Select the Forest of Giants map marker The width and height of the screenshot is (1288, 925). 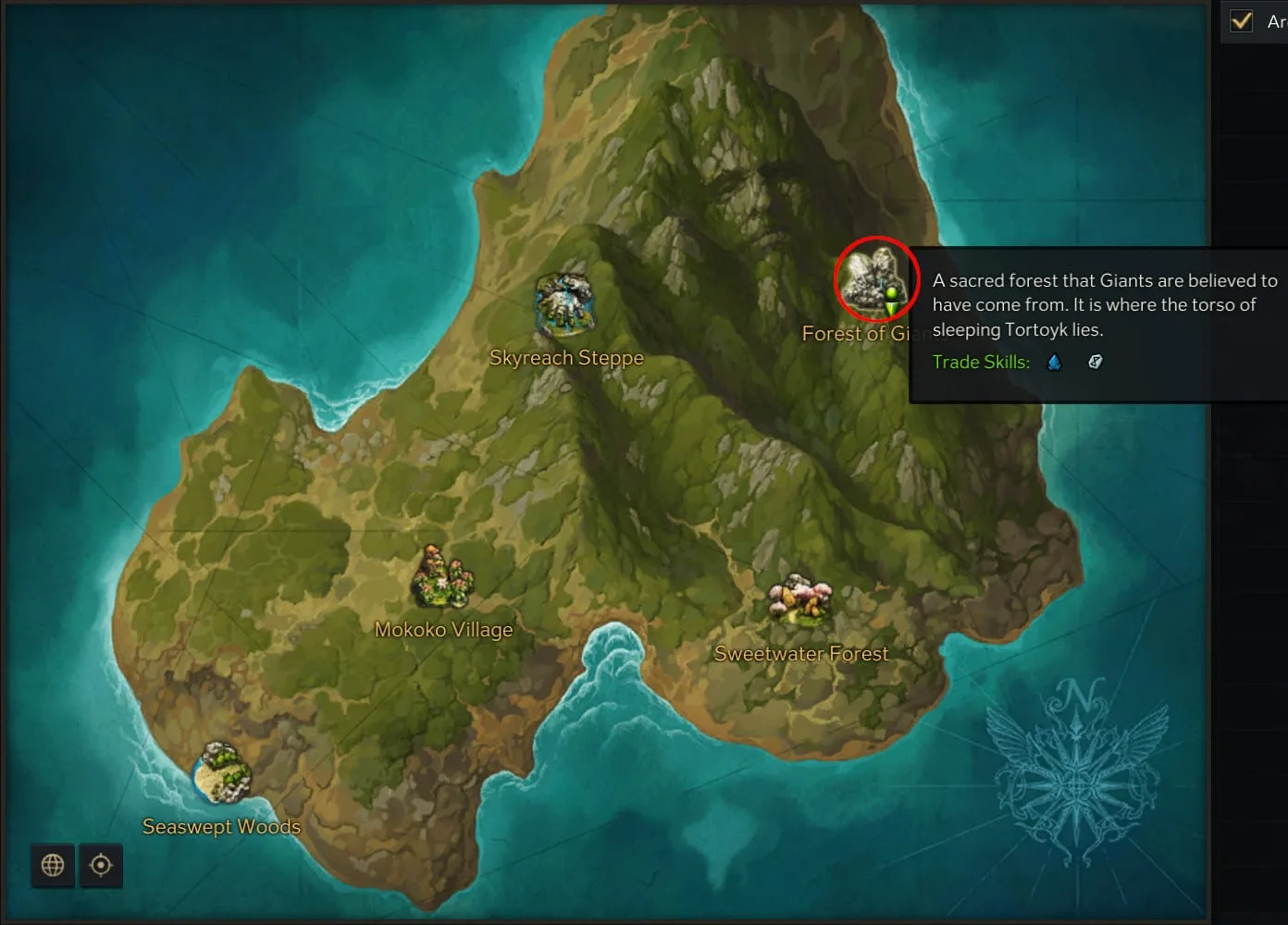[874, 280]
